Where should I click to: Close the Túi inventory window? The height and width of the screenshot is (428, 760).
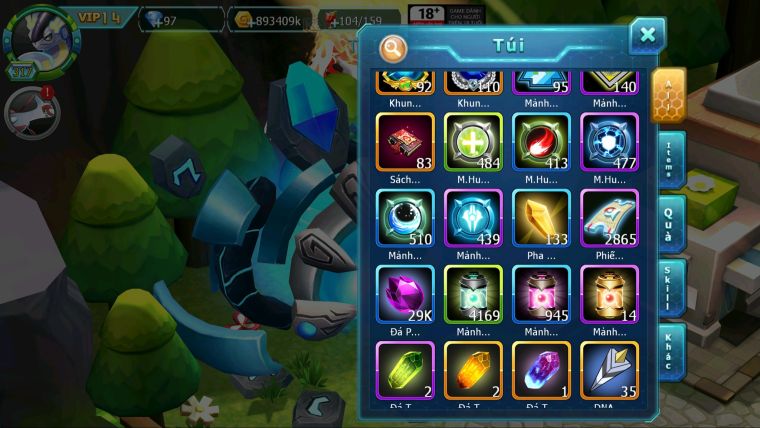tap(647, 36)
